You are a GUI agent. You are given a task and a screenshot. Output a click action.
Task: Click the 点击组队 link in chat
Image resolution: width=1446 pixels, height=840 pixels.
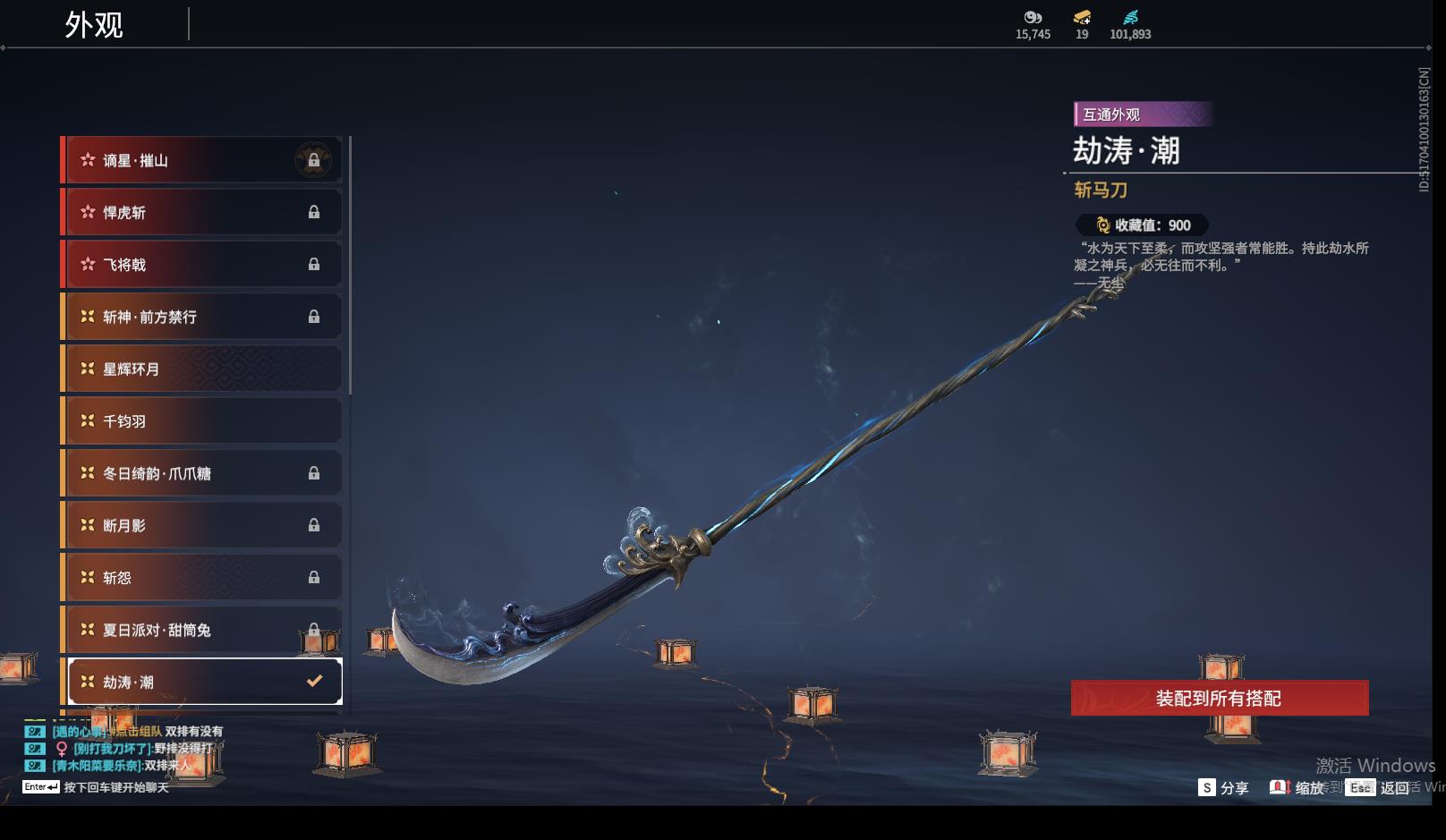point(136,731)
